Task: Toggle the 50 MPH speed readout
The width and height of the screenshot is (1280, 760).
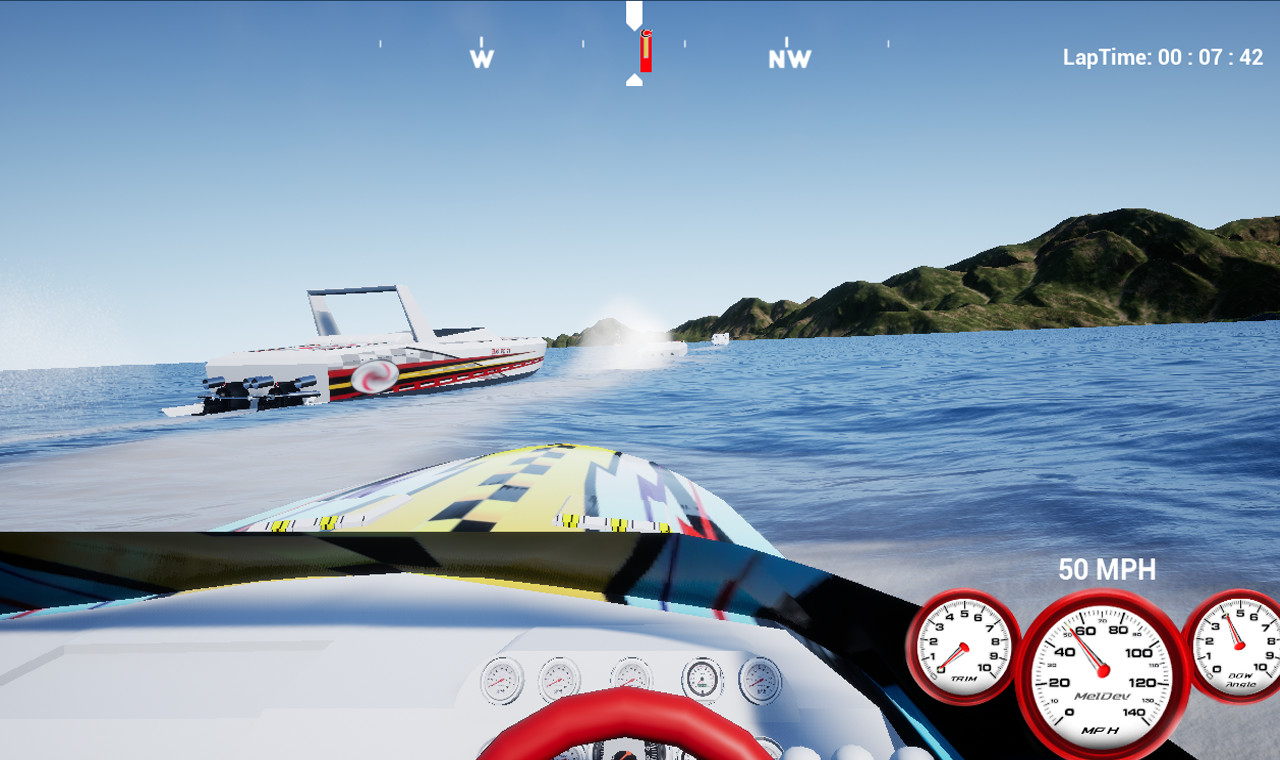Action: (x=1108, y=569)
